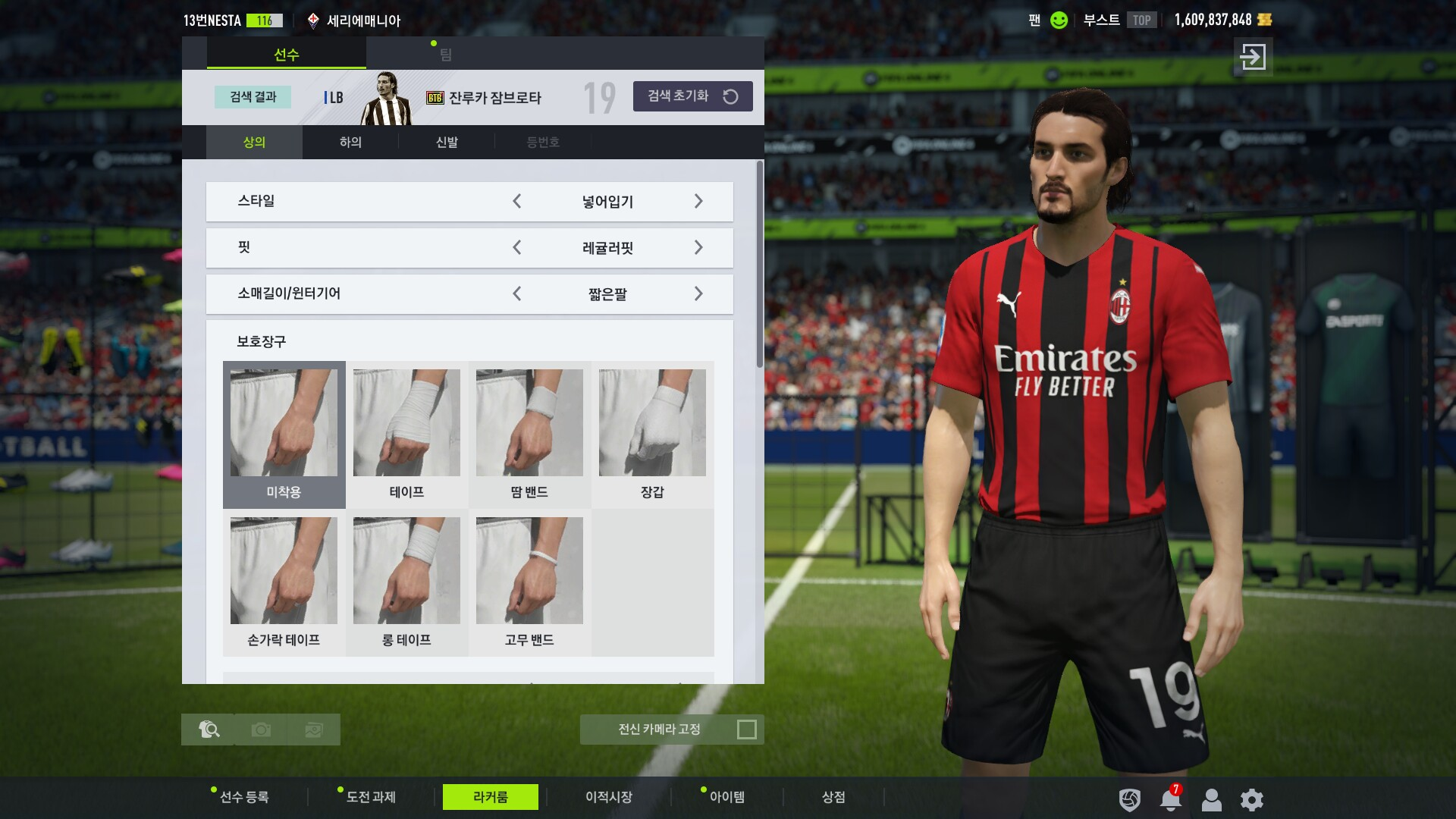Screen dimensions: 1456x819
Task: Select the 고무 밴드 wristband
Action: tap(529, 582)
